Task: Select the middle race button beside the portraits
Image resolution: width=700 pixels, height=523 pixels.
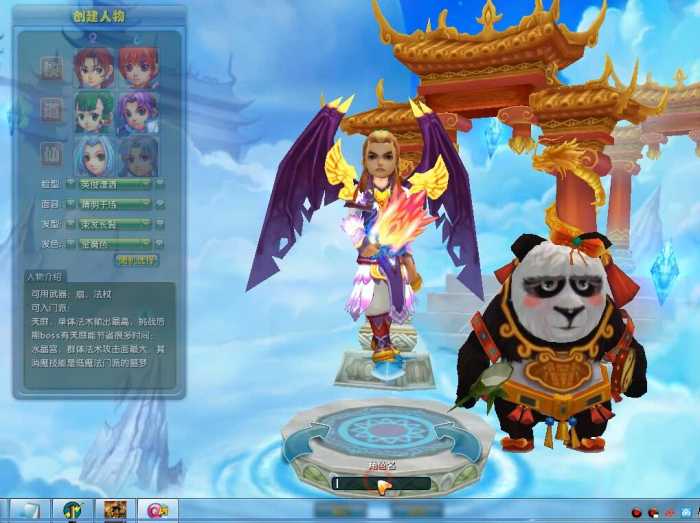Action: click(x=51, y=109)
